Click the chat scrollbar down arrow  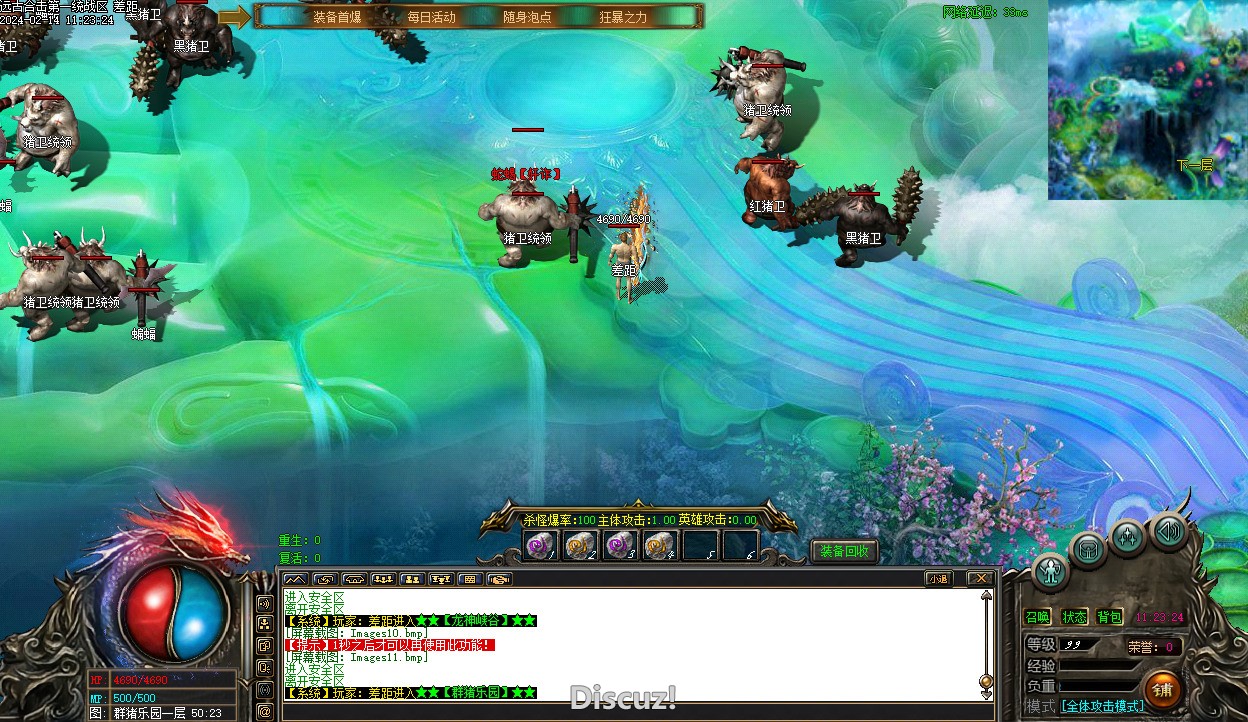tap(986, 694)
